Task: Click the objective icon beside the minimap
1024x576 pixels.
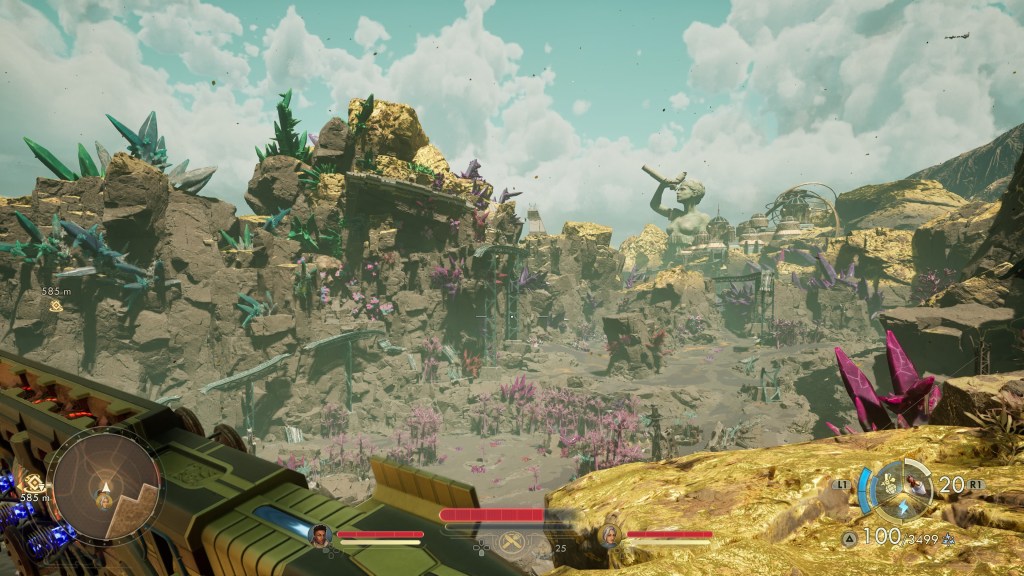Action: (x=34, y=483)
